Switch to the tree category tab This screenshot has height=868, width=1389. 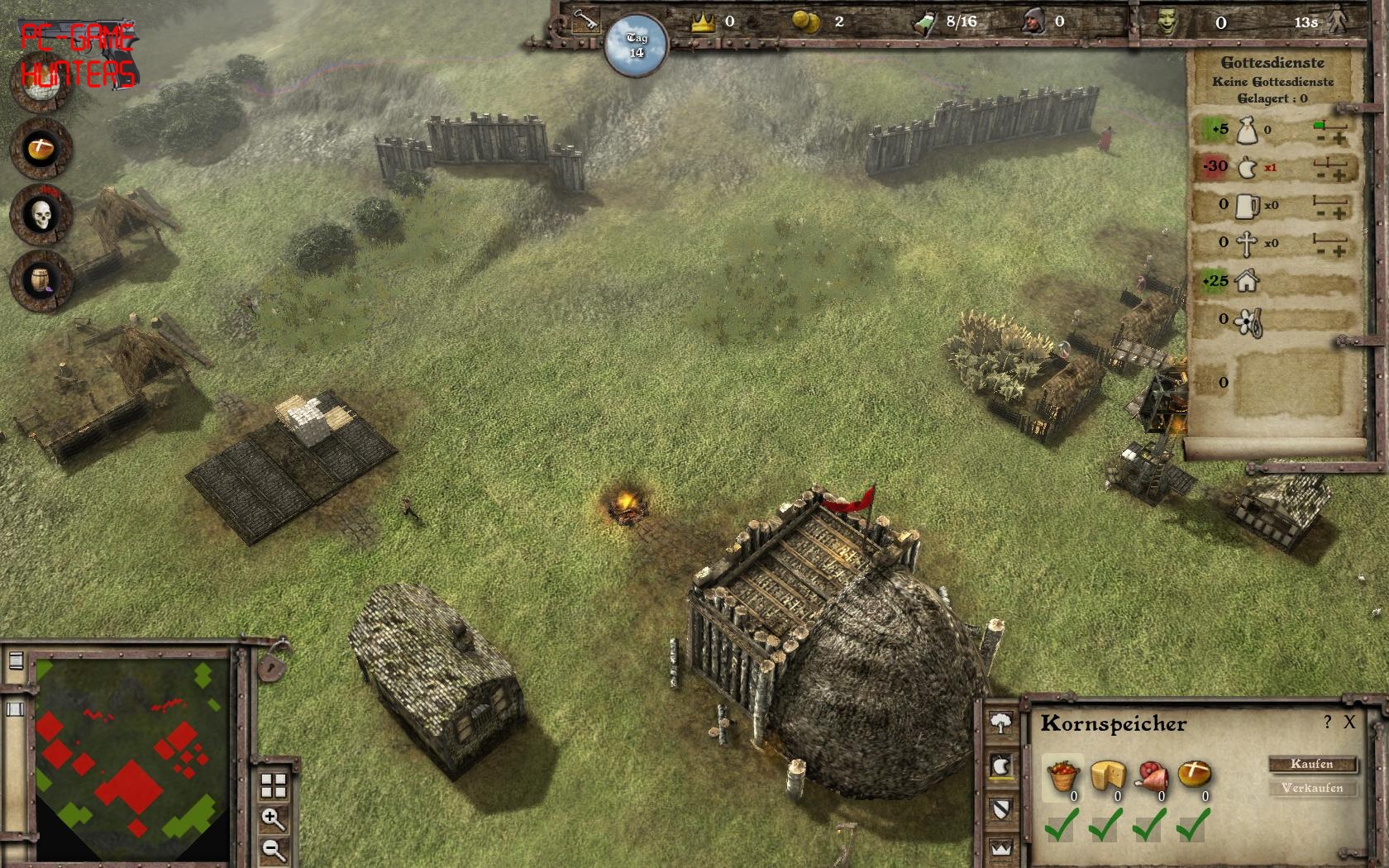[1000, 723]
